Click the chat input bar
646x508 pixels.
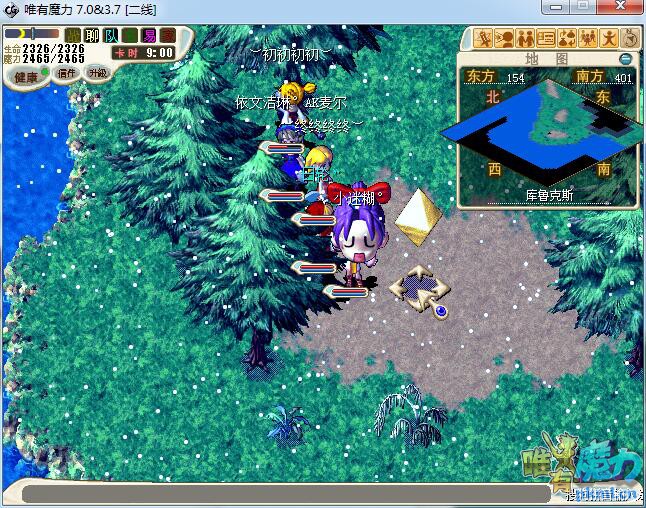[x=290, y=493]
